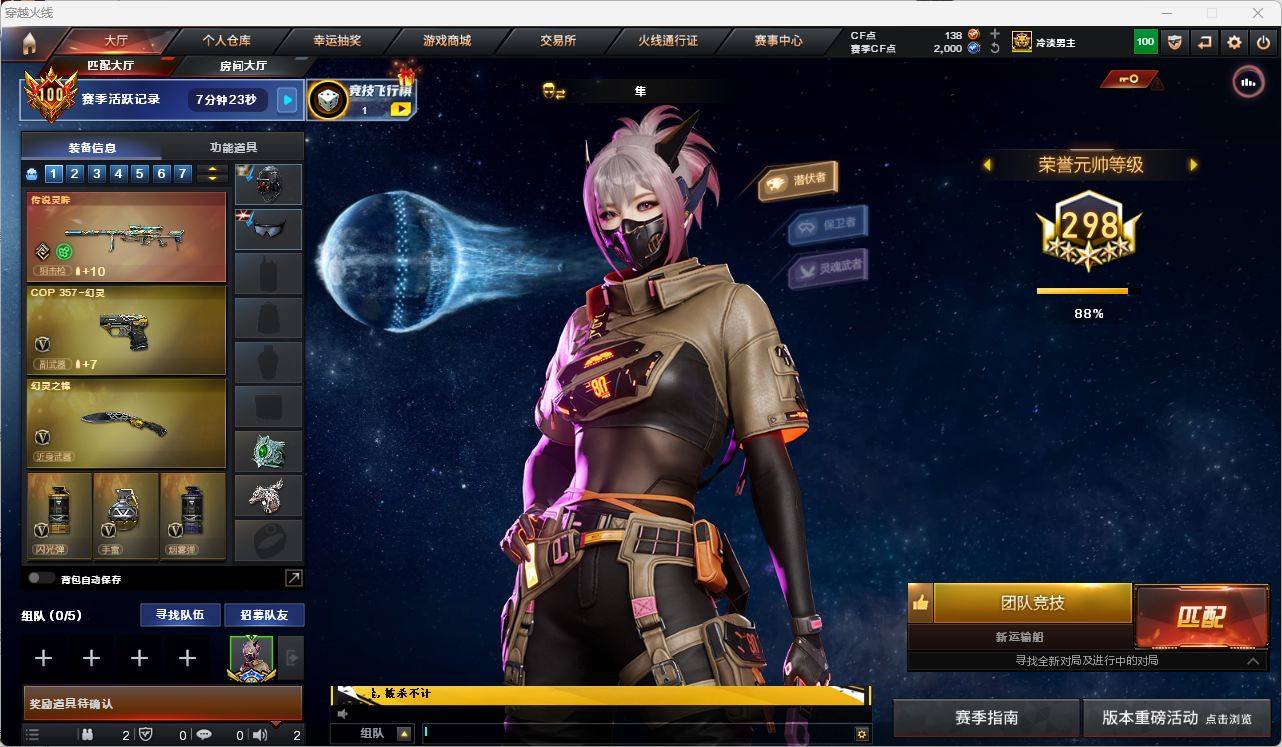Screen dimensions: 1282x747
Task: Start matchmaking with the 匹配 button
Action: click(1200, 615)
